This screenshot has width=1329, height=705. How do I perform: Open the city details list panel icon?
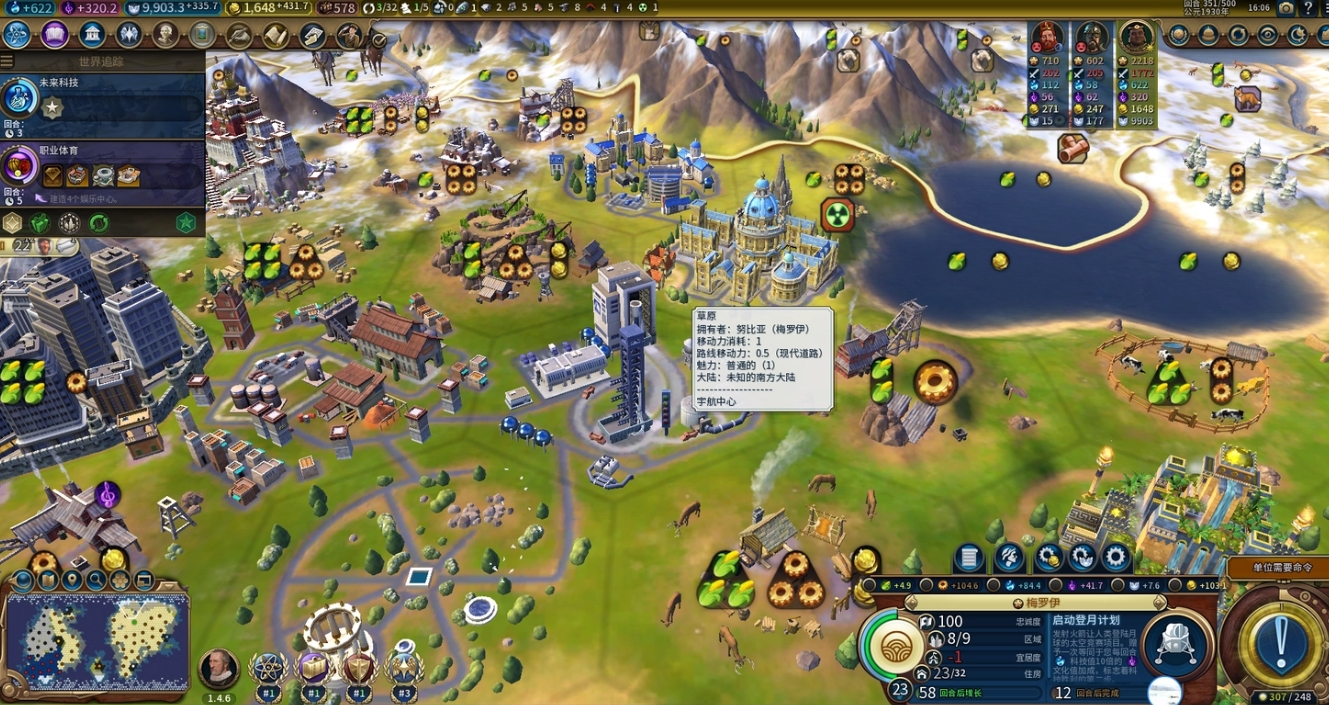[x=968, y=558]
